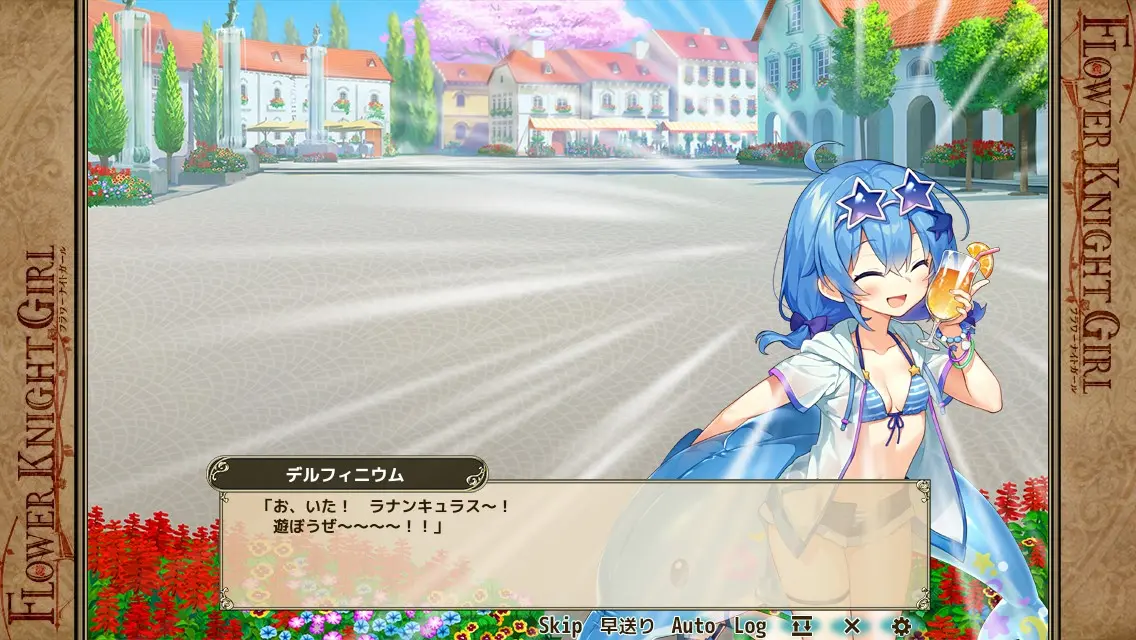Screen dimensions: 1136x640
Task: Open settings with the gear icon
Action: (x=901, y=626)
